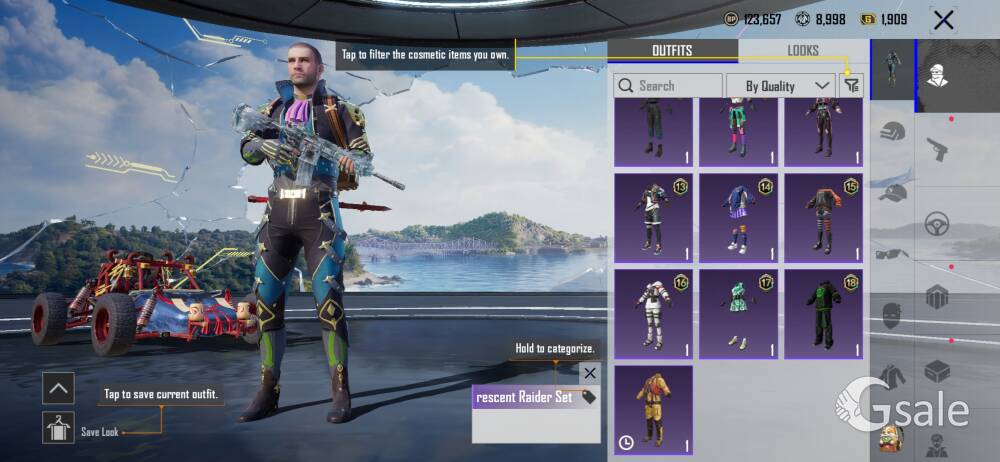Select the black and green outfit numbered 18

tap(823, 313)
